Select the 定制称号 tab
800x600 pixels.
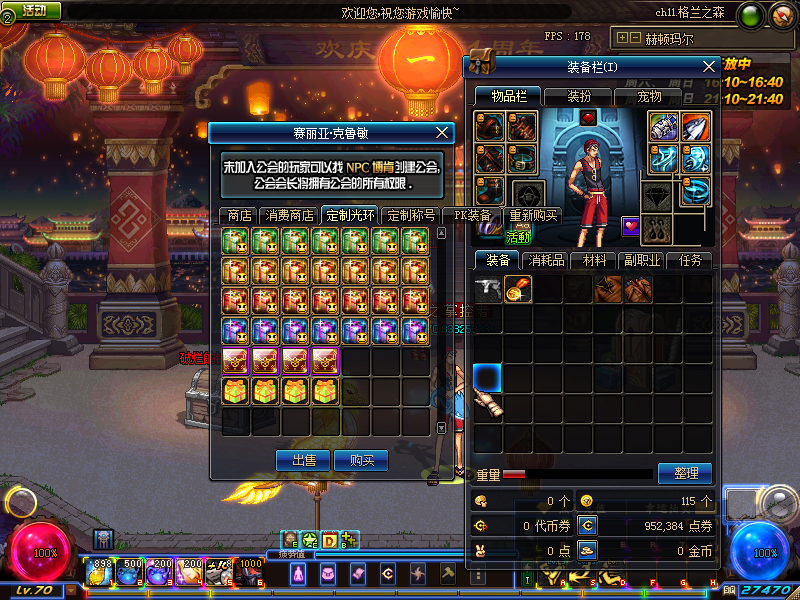click(x=411, y=215)
